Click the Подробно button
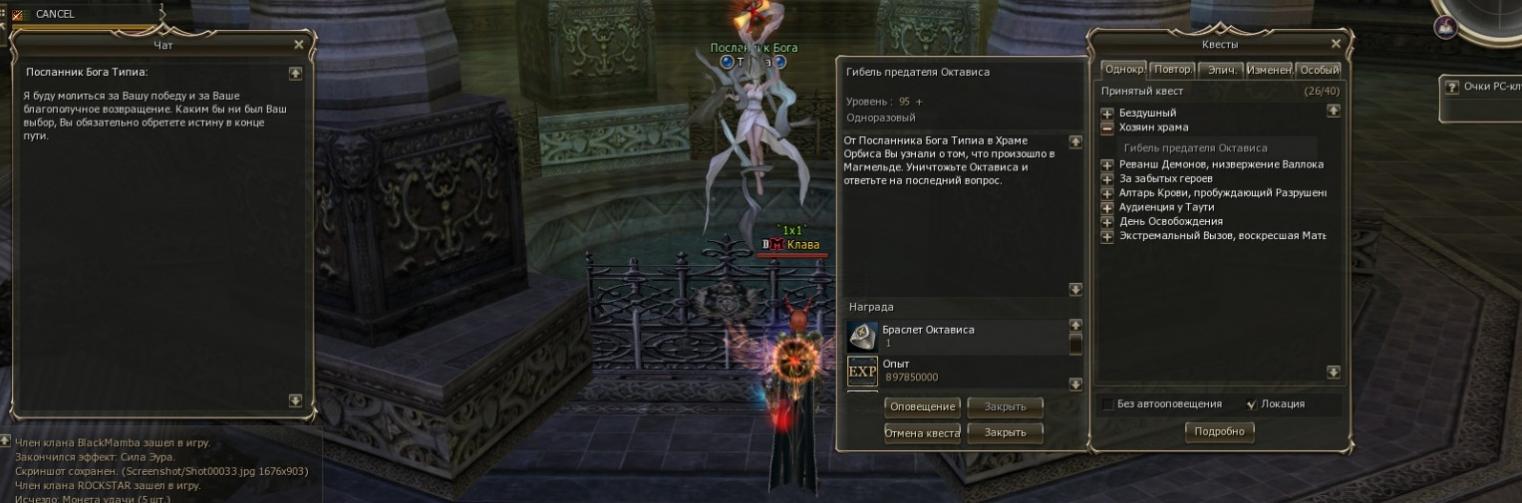Screen dimensions: 1522x503 click(1219, 432)
